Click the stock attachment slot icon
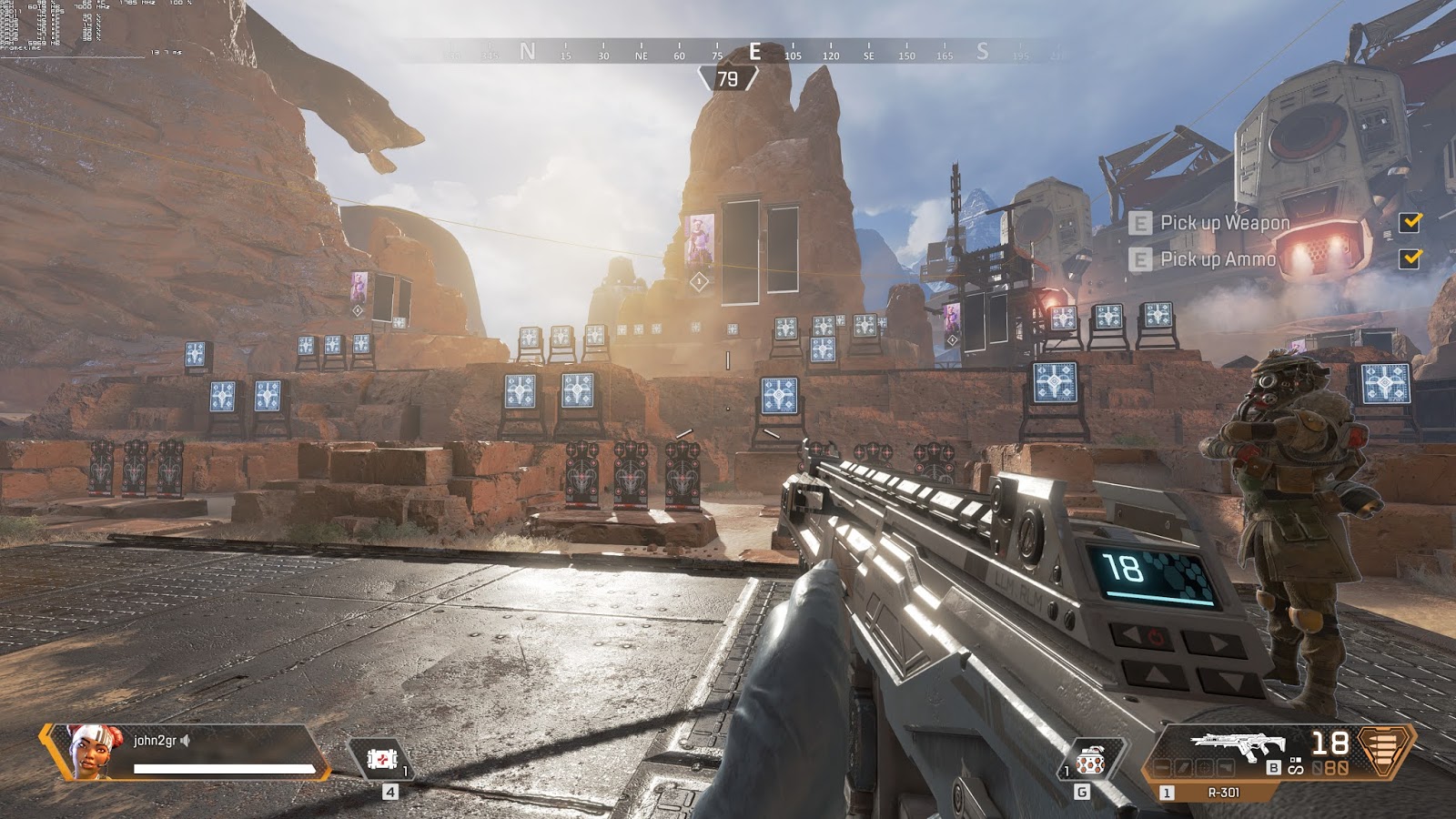 tap(1226, 766)
